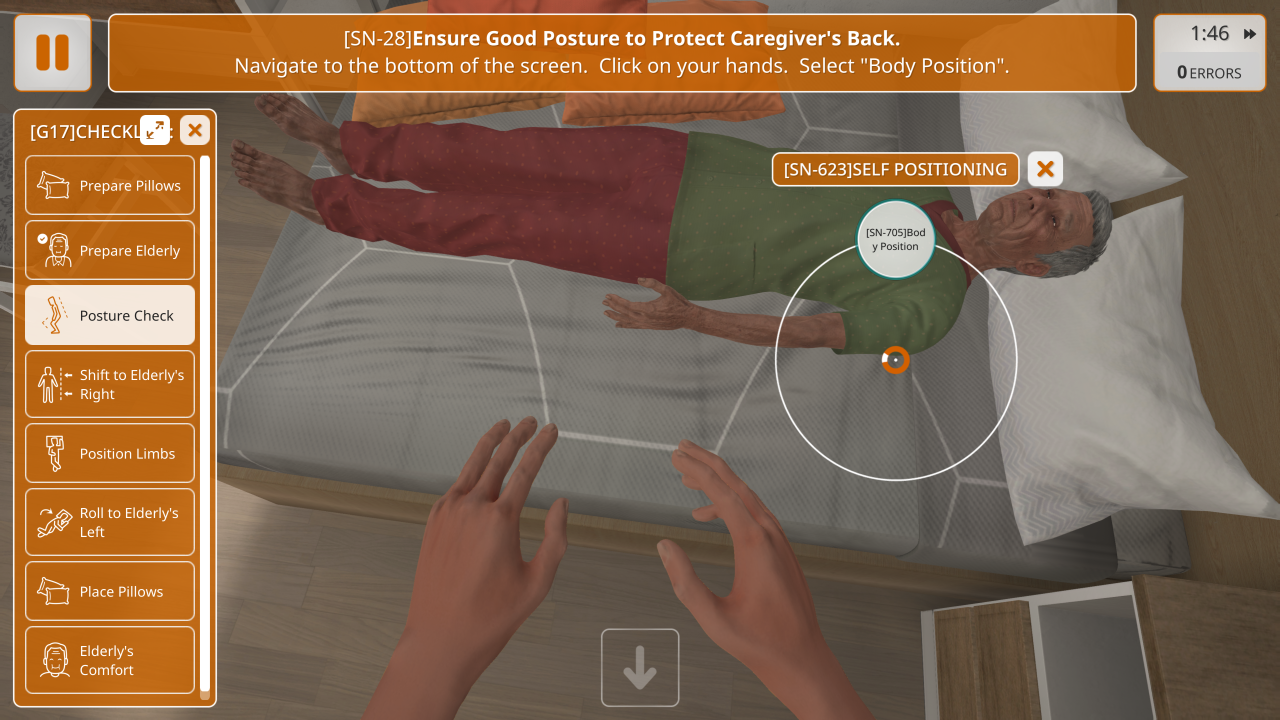This screenshot has width=1280, height=720.
Task: Close the checklist panel
Action: pyautogui.click(x=195, y=130)
